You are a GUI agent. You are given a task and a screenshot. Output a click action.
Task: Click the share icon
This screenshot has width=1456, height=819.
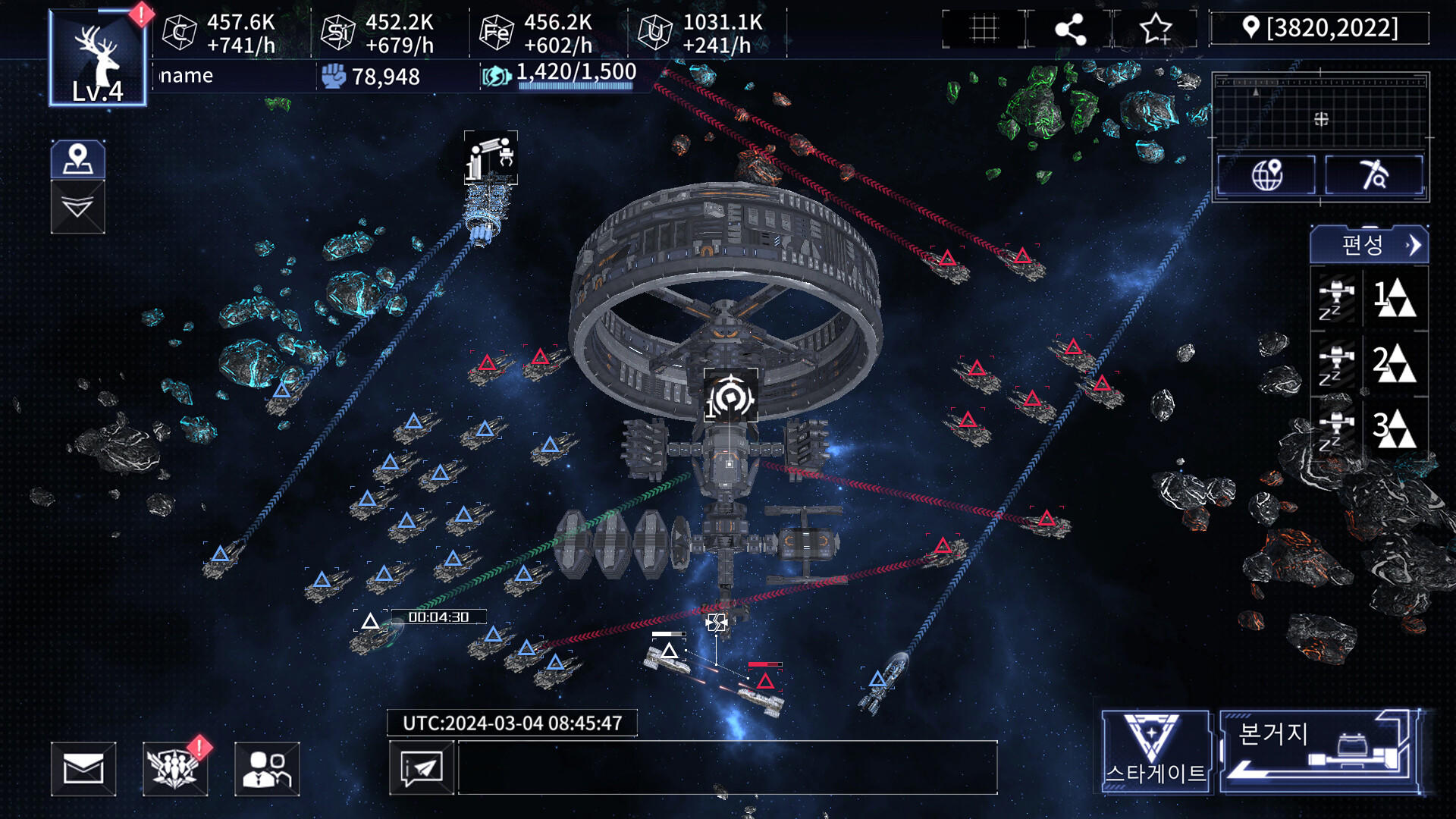pos(1070,29)
